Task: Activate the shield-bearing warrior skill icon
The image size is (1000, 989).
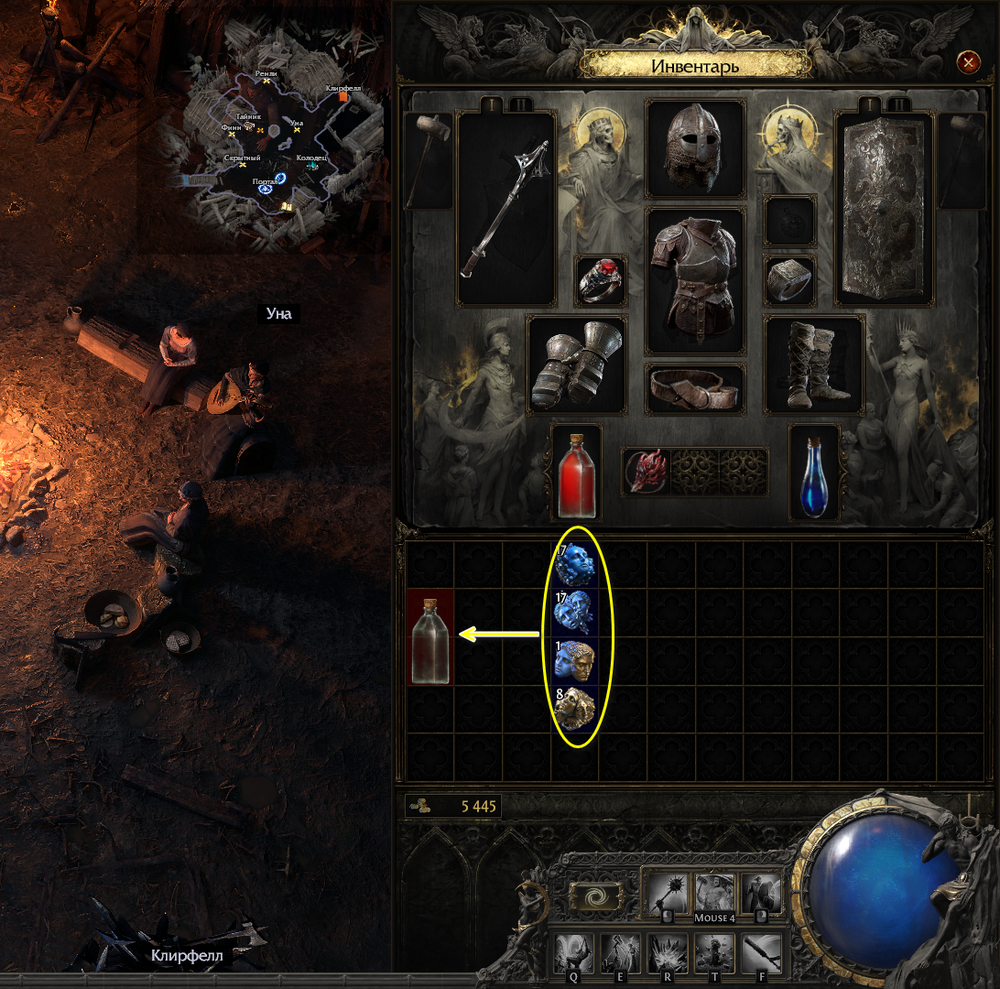Action: 762,892
